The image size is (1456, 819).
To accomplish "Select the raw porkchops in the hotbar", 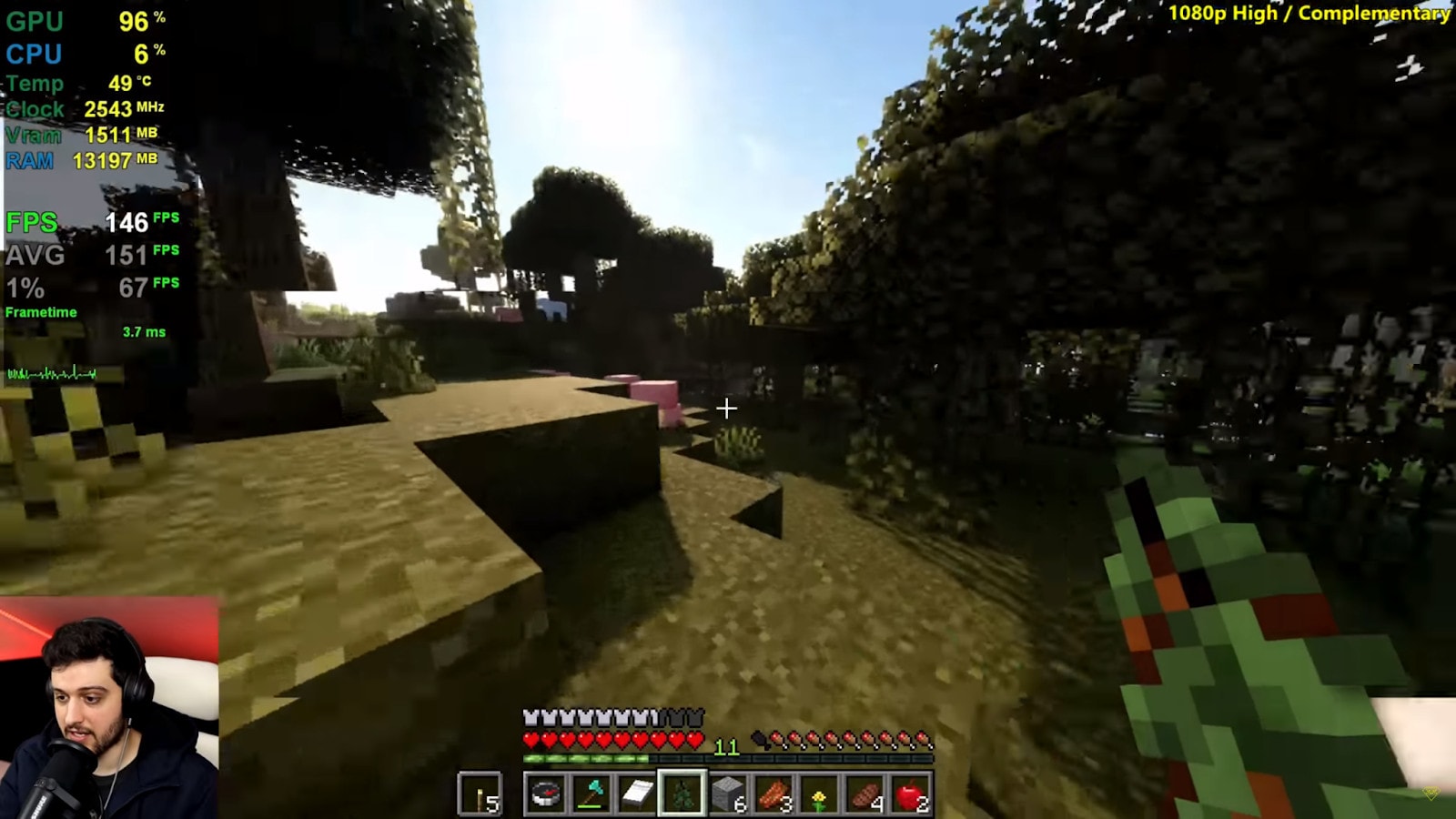I will click(773, 794).
